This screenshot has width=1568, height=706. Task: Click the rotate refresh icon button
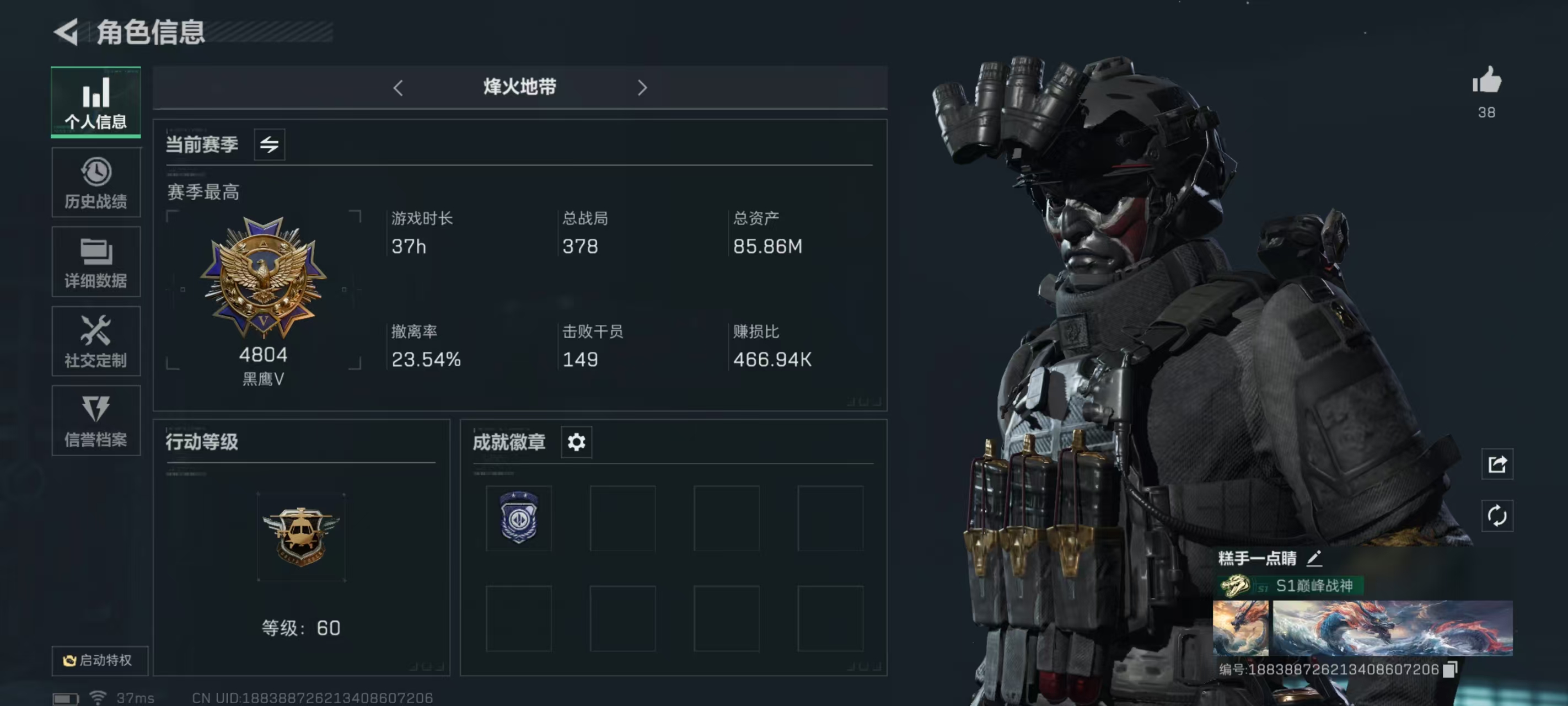pyautogui.click(x=1497, y=516)
